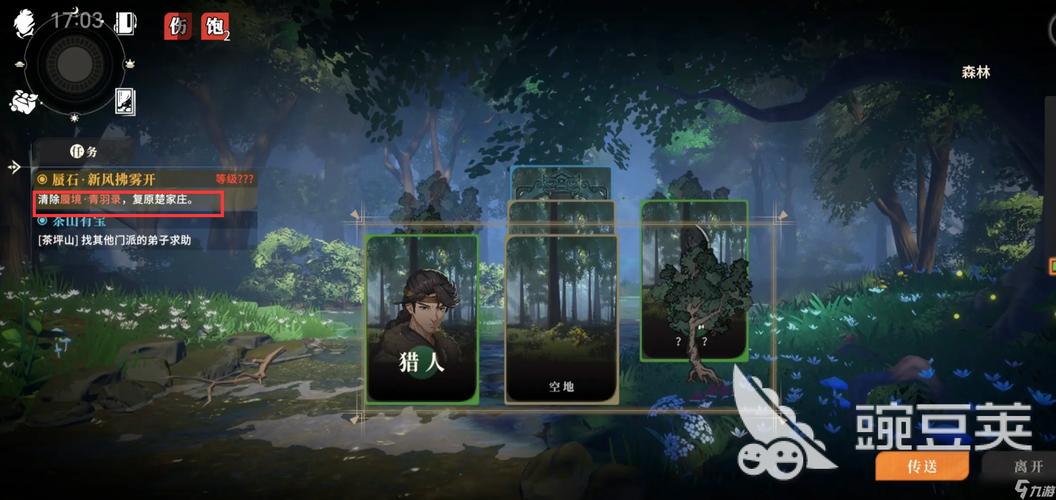Open the card icon below the compass
The width and height of the screenshot is (1056, 500).
pos(127,99)
